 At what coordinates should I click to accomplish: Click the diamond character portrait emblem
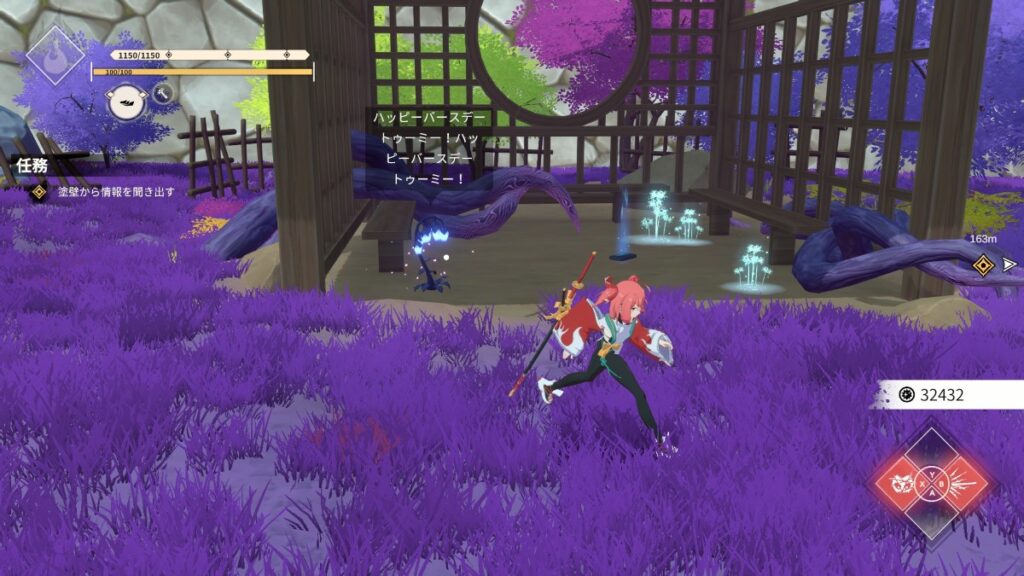click(x=54, y=54)
